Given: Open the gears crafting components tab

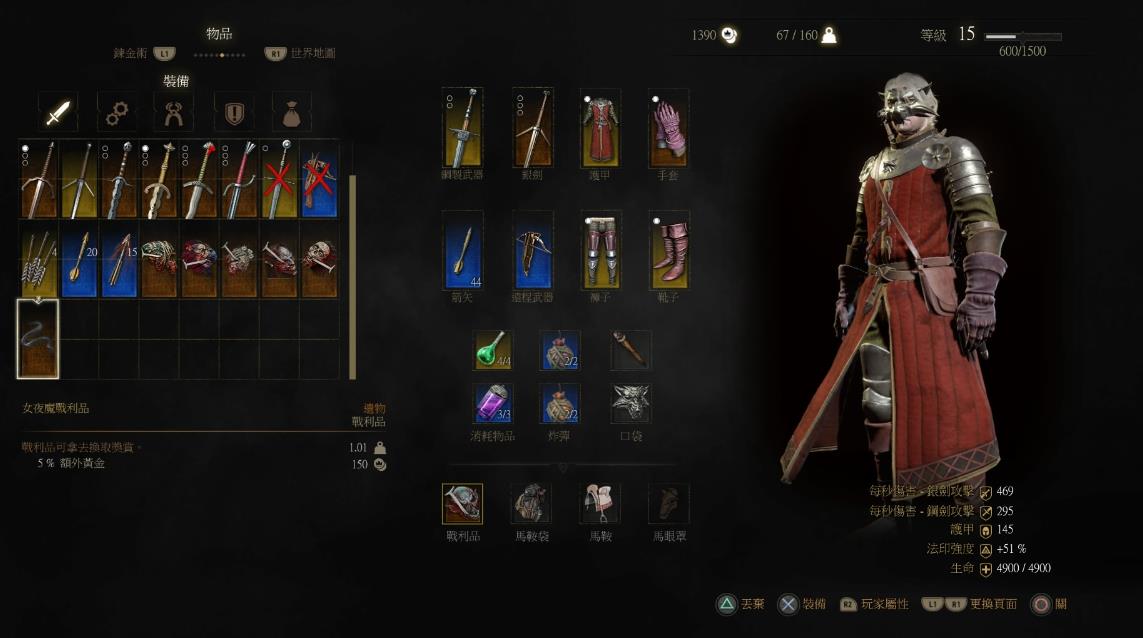Looking at the screenshot, I should pyautogui.click(x=117, y=113).
